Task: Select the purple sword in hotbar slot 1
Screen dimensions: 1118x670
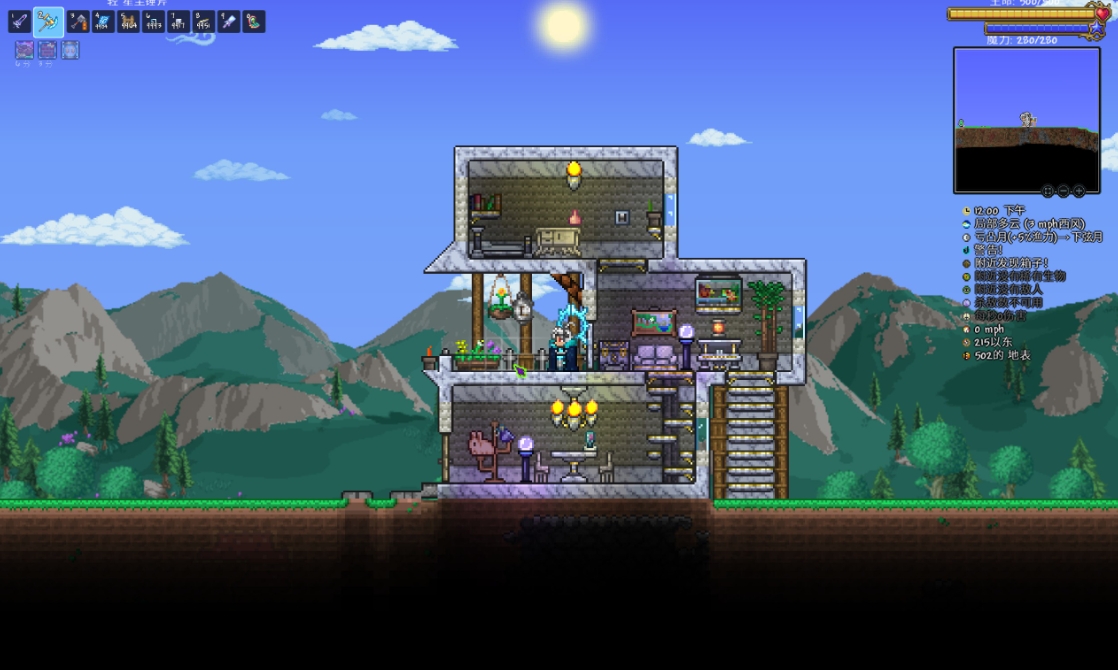Action: point(20,21)
